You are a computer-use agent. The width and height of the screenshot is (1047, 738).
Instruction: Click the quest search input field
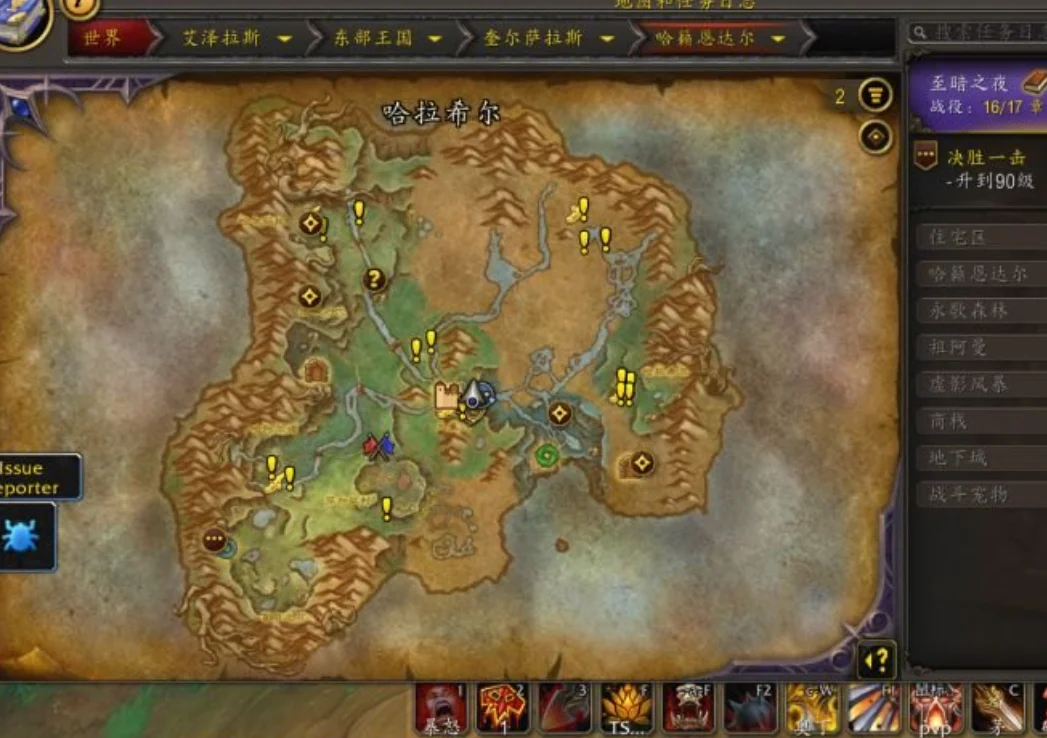tap(985, 33)
